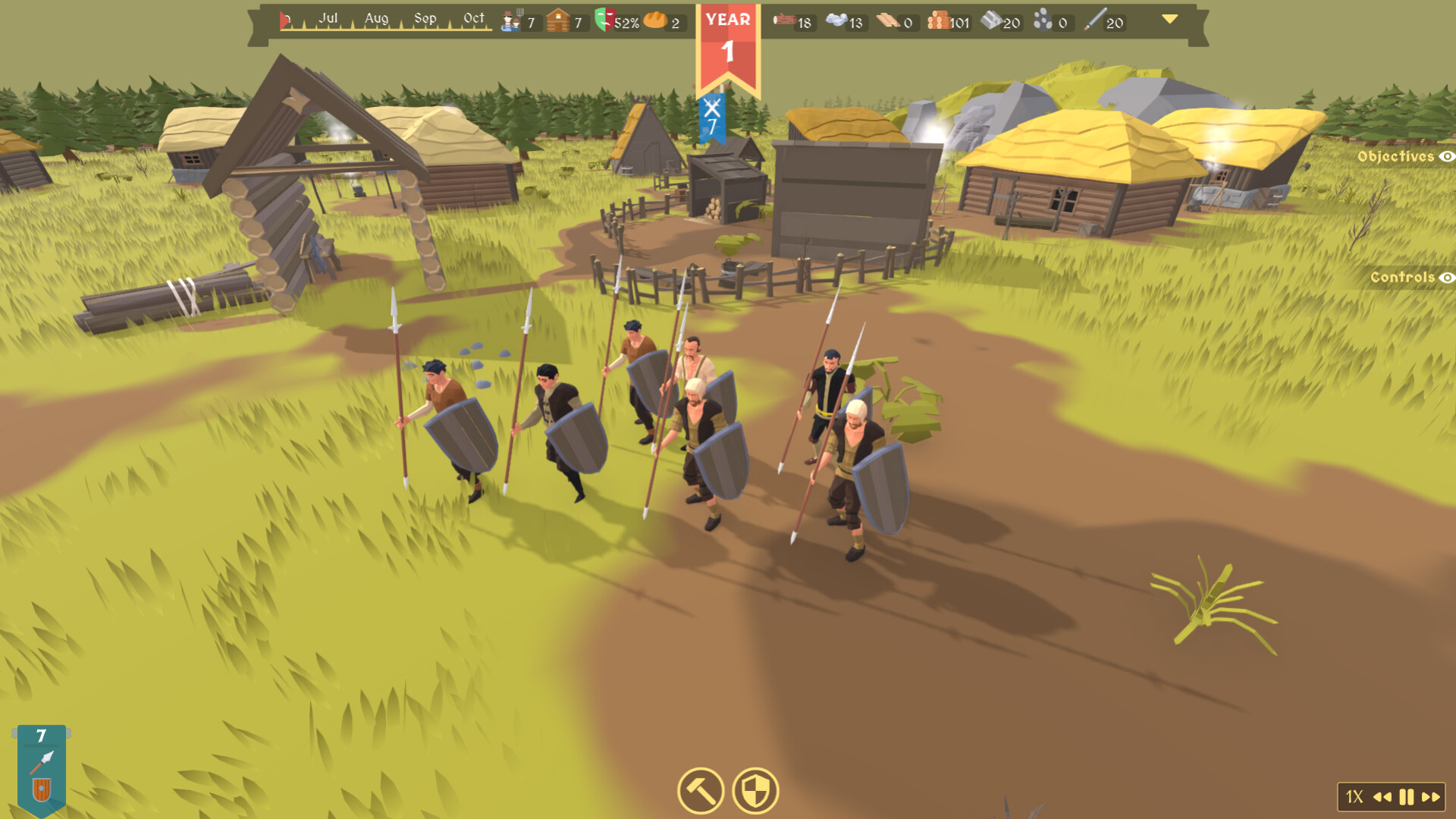Image resolution: width=1456 pixels, height=819 pixels.
Task: Open the military shield menu at bottom center
Action: 755,791
